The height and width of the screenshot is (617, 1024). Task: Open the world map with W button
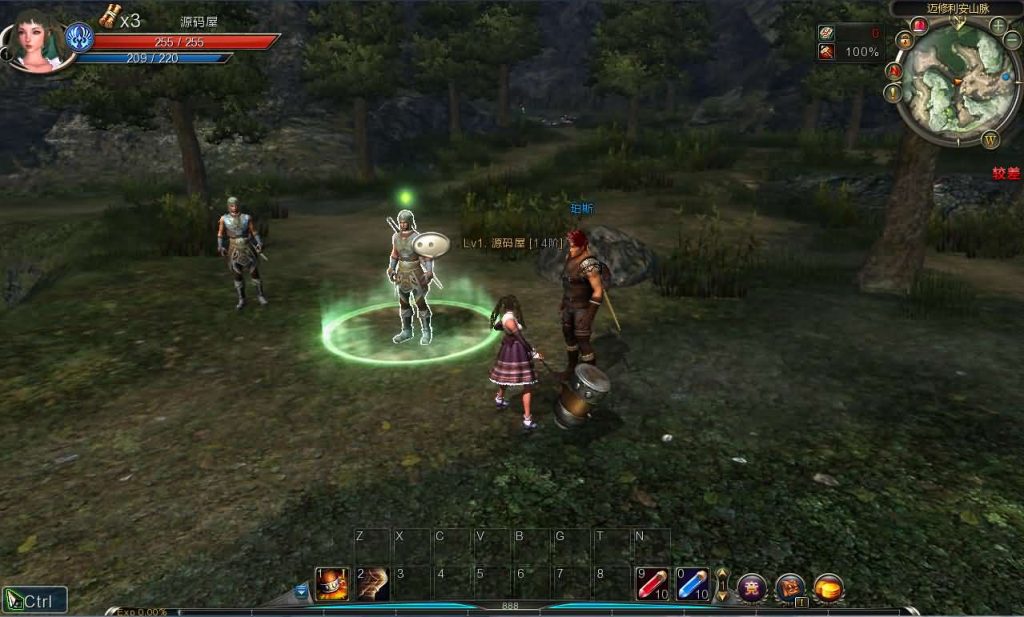991,139
